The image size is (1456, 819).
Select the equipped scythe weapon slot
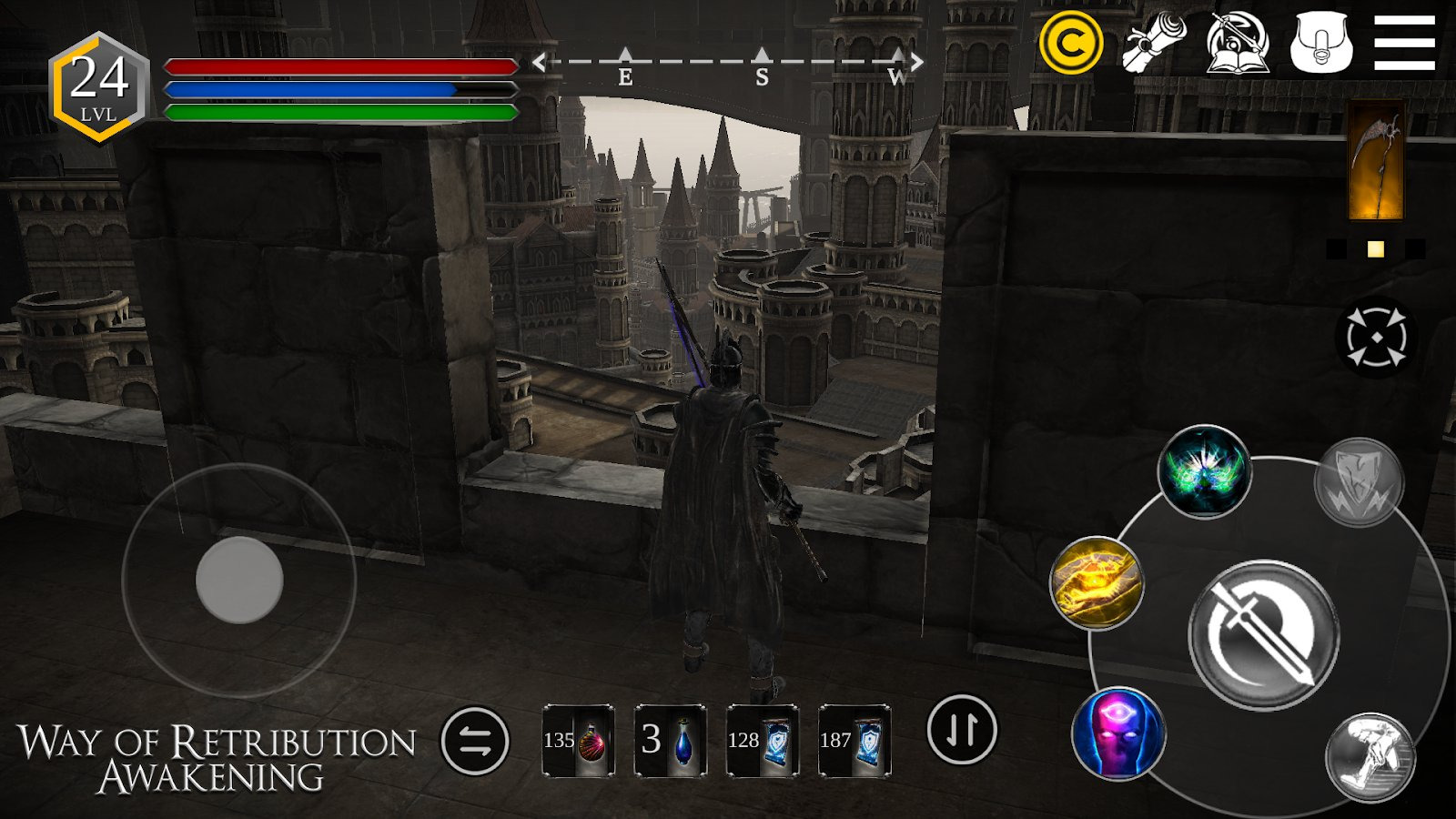coord(1375,161)
